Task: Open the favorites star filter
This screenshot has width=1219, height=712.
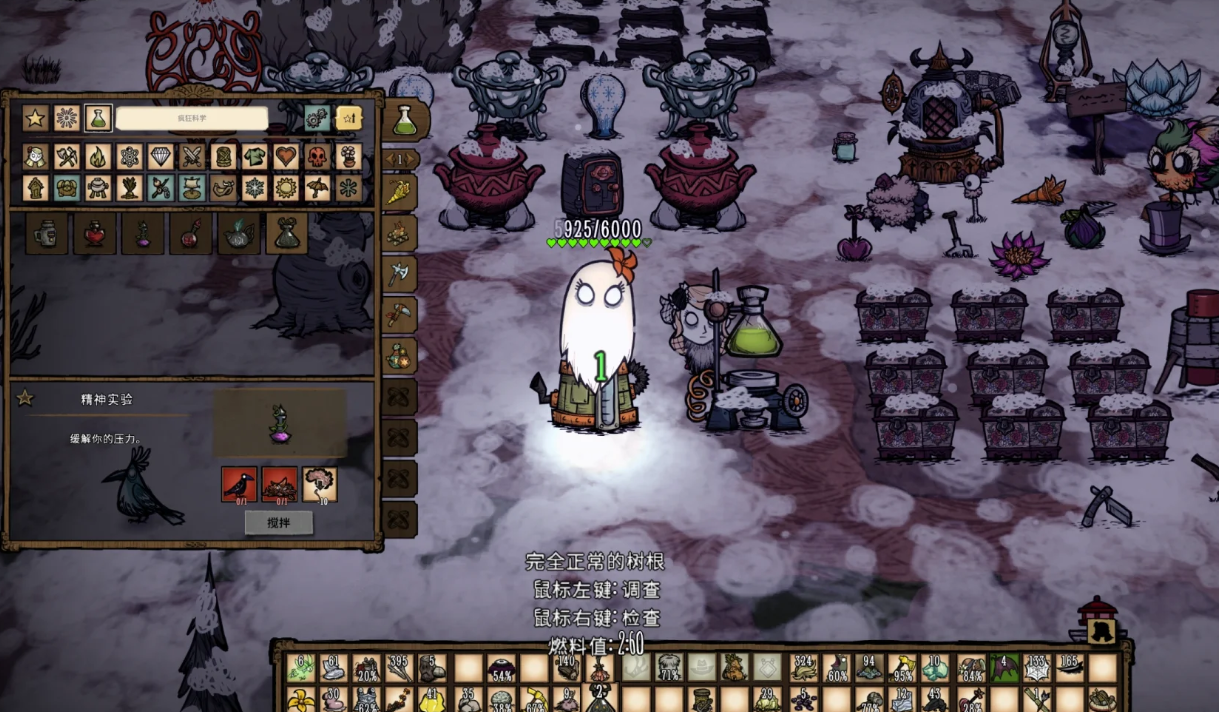Action: [x=36, y=118]
